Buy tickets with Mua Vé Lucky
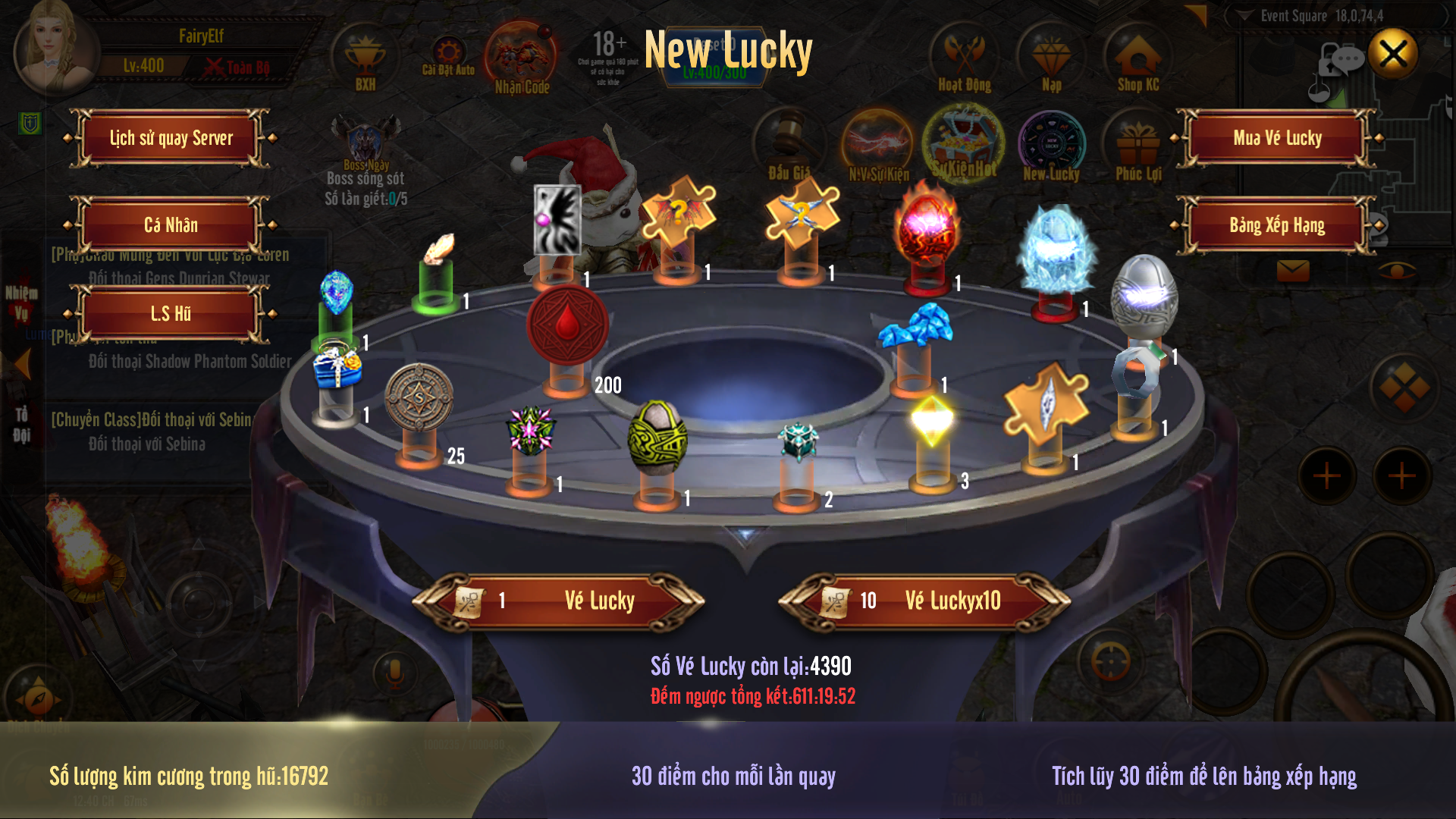 click(1277, 138)
